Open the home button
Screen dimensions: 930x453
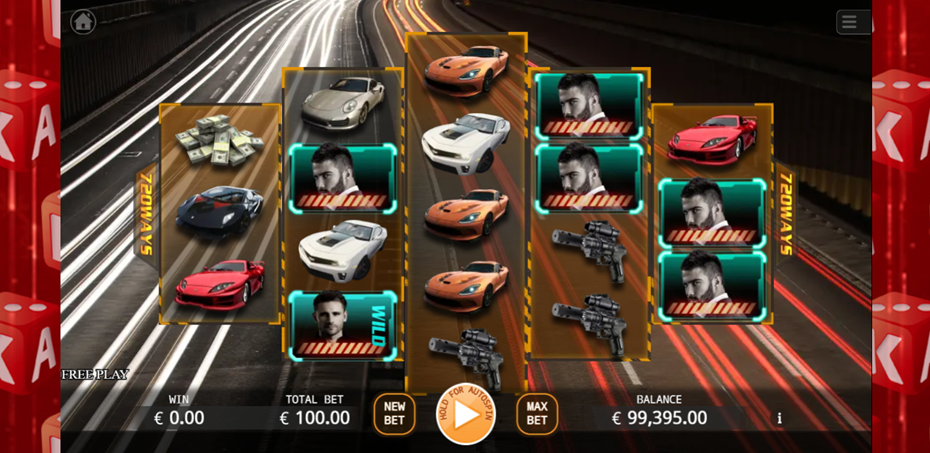click(x=83, y=21)
